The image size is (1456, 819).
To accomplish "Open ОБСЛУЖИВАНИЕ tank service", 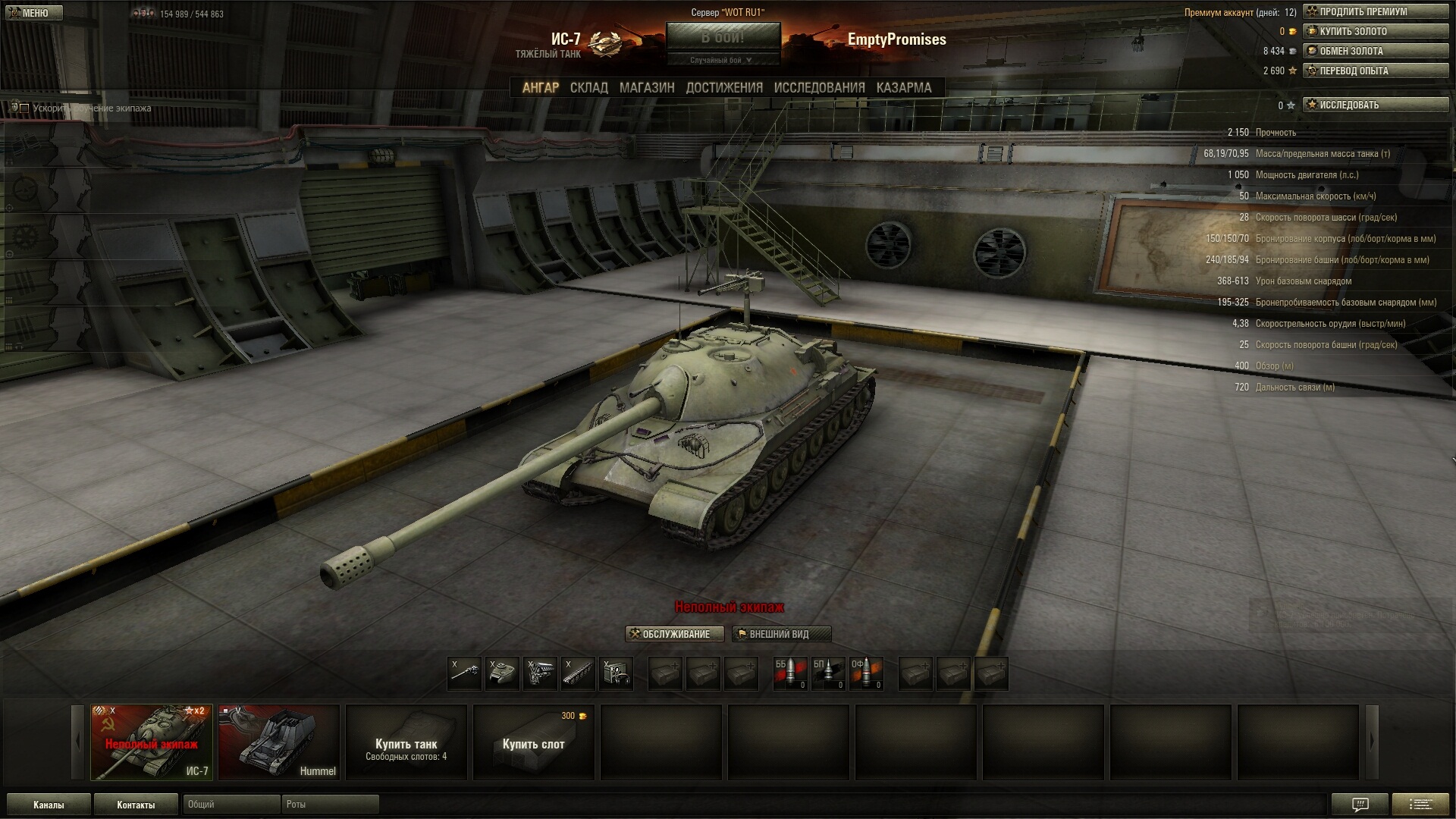I will click(x=674, y=634).
